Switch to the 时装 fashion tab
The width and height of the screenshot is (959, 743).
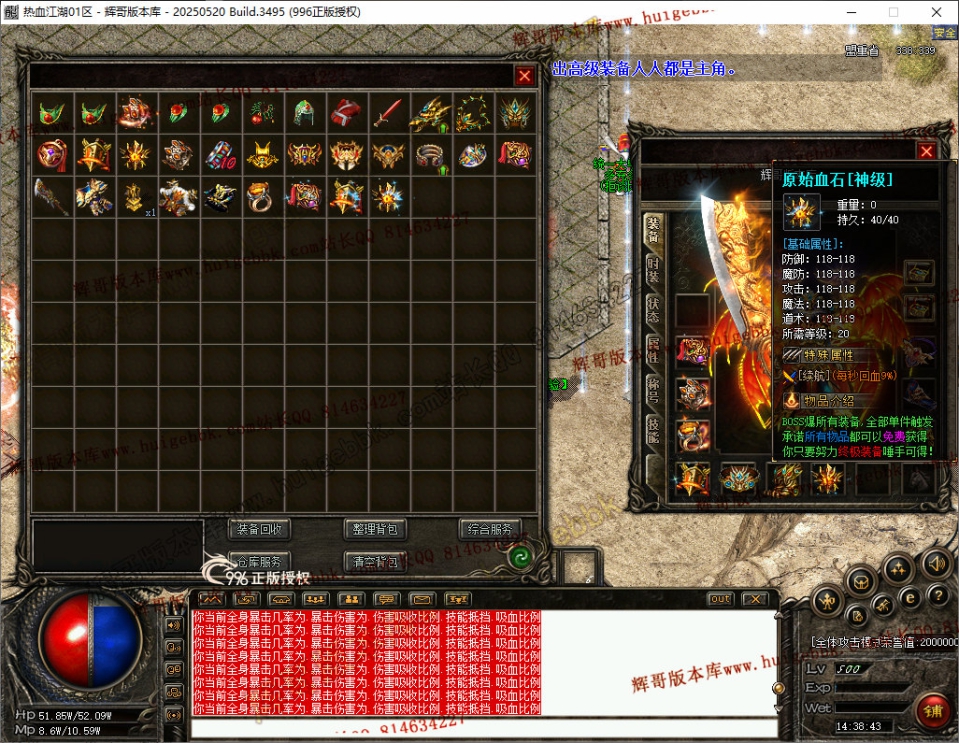click(x=652, y=270)
